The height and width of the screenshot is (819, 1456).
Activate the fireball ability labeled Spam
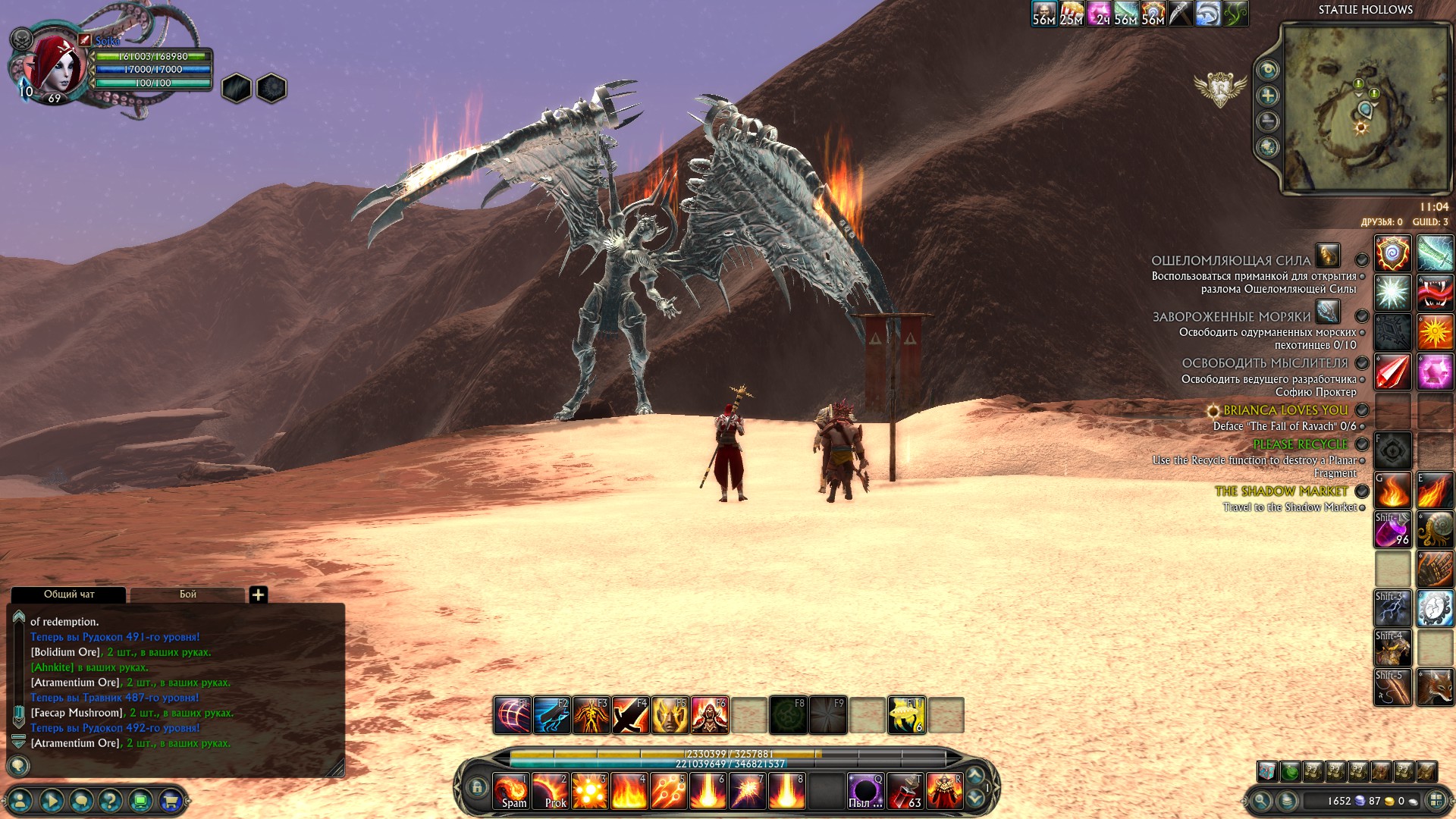(x=512, y=791)
